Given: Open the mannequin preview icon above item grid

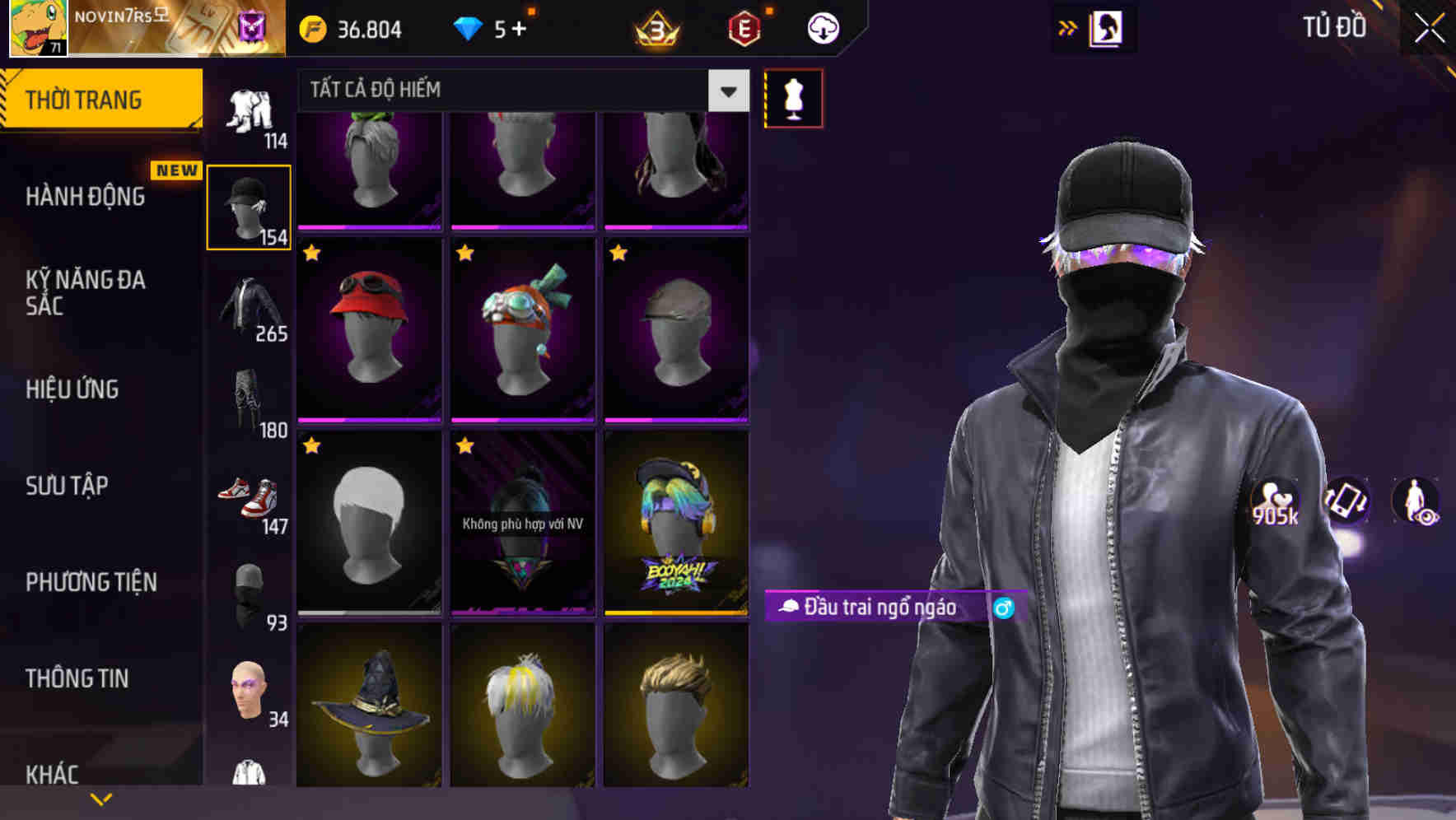Looking at the screenshot, I should 793,97.
